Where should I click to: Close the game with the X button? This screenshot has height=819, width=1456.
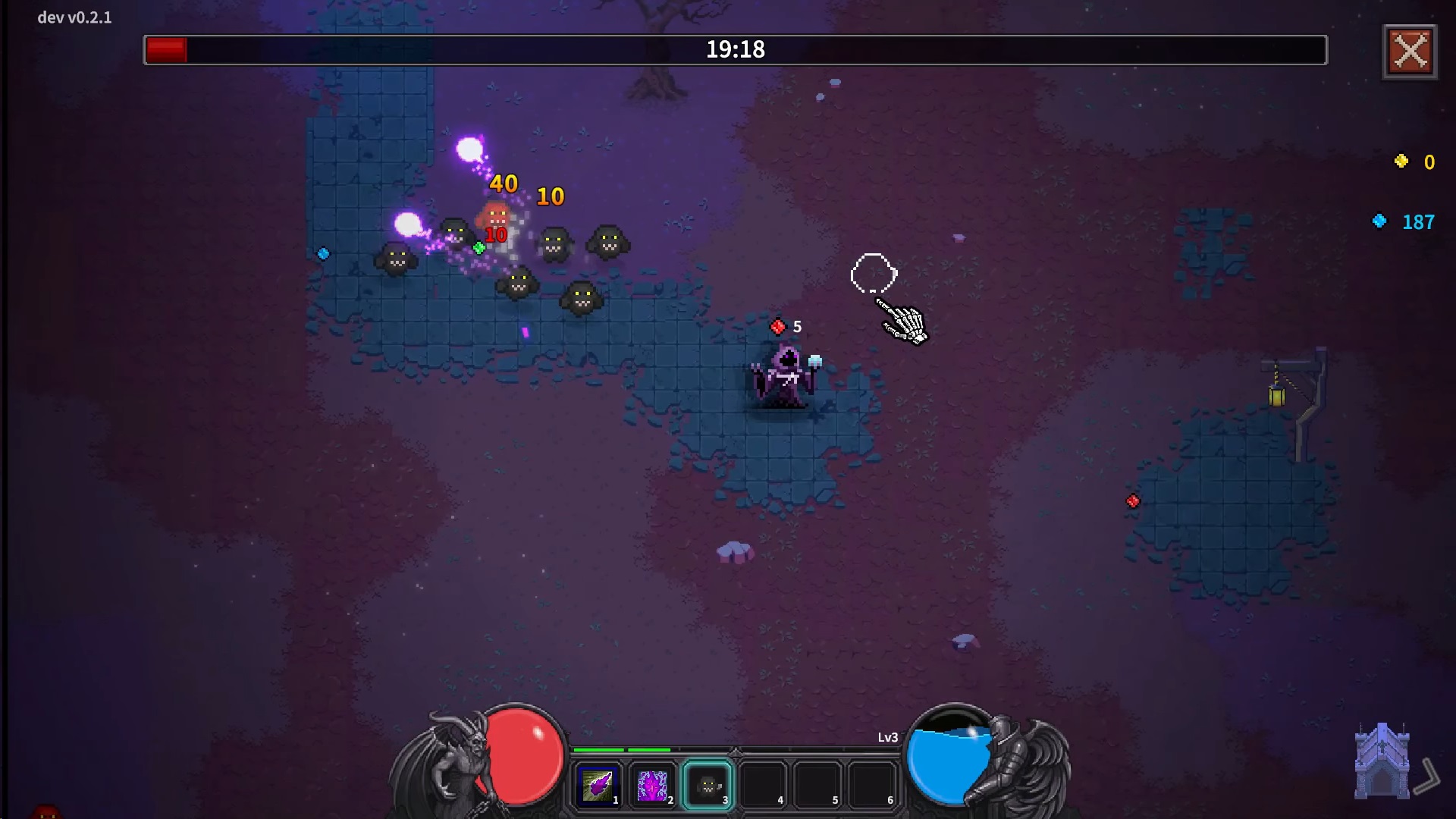(x=1410, y=52)
